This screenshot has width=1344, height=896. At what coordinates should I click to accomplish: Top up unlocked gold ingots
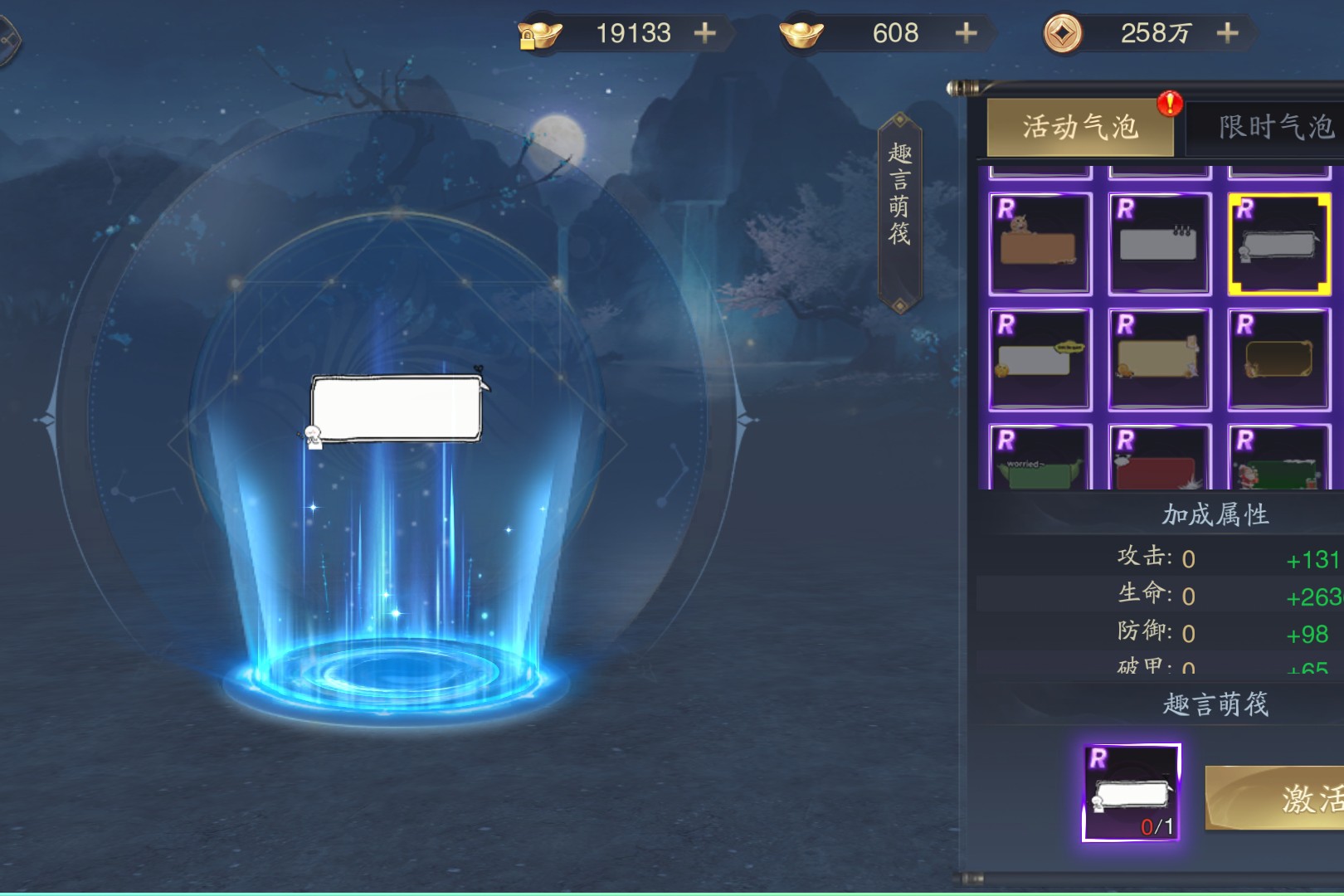(x=966, y=33)
